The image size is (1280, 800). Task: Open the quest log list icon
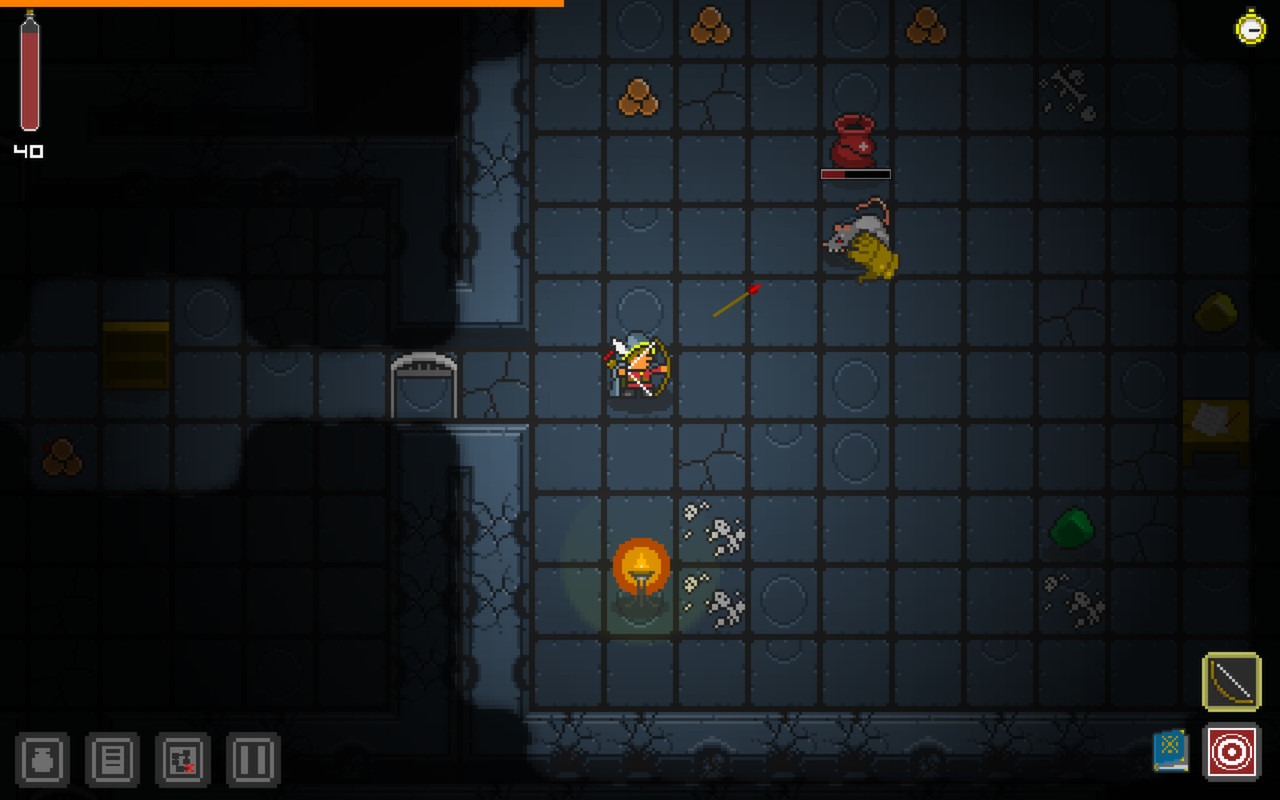112,761
